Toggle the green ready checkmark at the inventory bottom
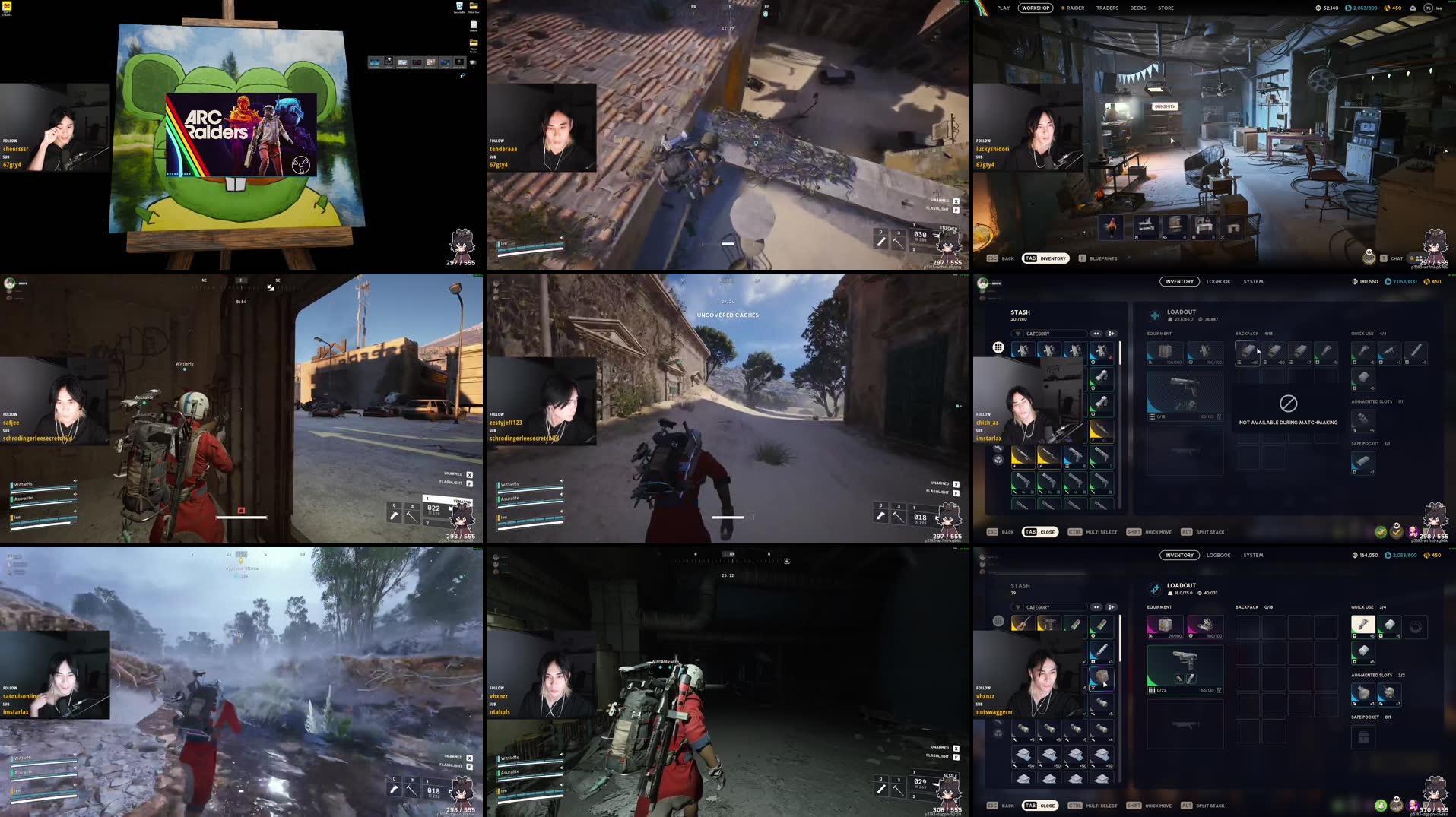The image size is (1456, 817). [x=1381, y=531]
